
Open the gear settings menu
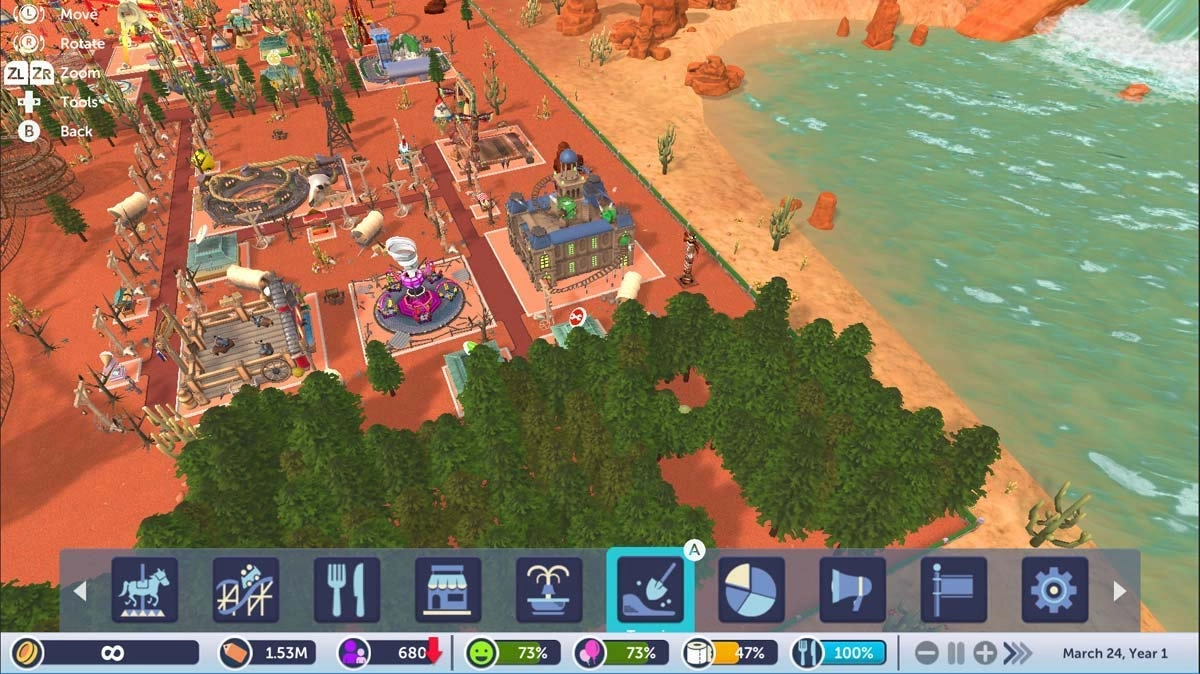tap(1055, 590)
